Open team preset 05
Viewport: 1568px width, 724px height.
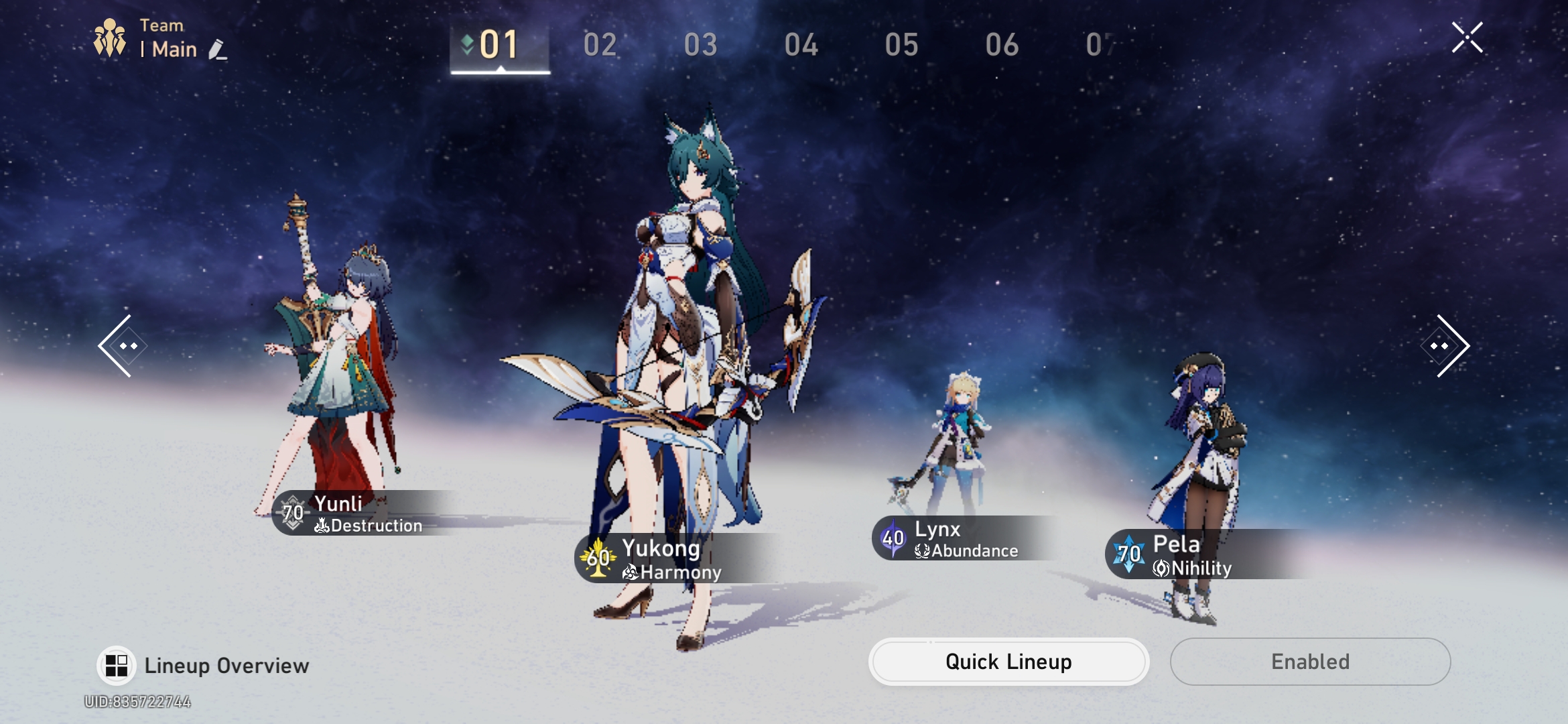pos(901,46)
